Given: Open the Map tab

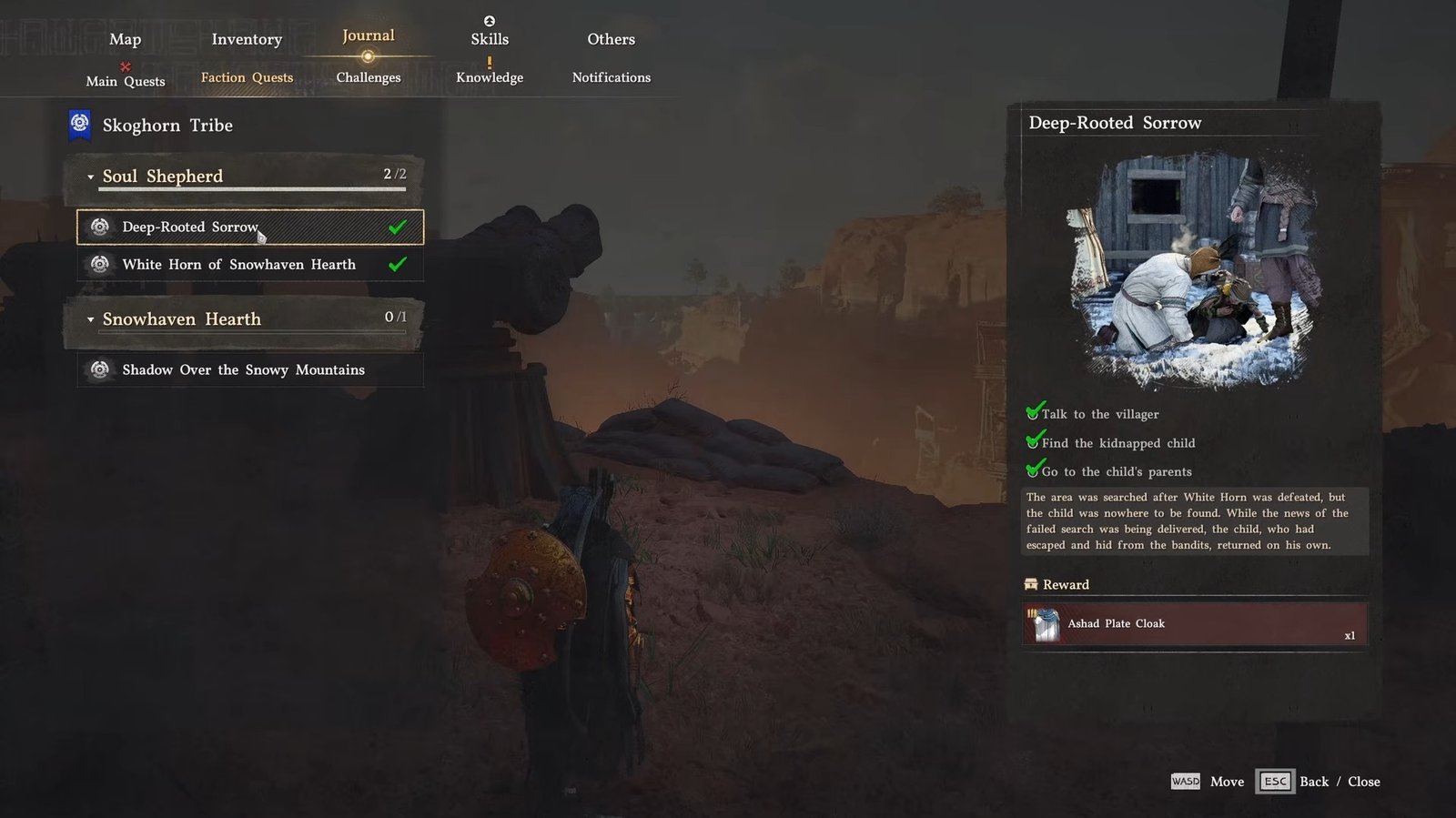Looking at the screenshot, I should tap(125, 39).
